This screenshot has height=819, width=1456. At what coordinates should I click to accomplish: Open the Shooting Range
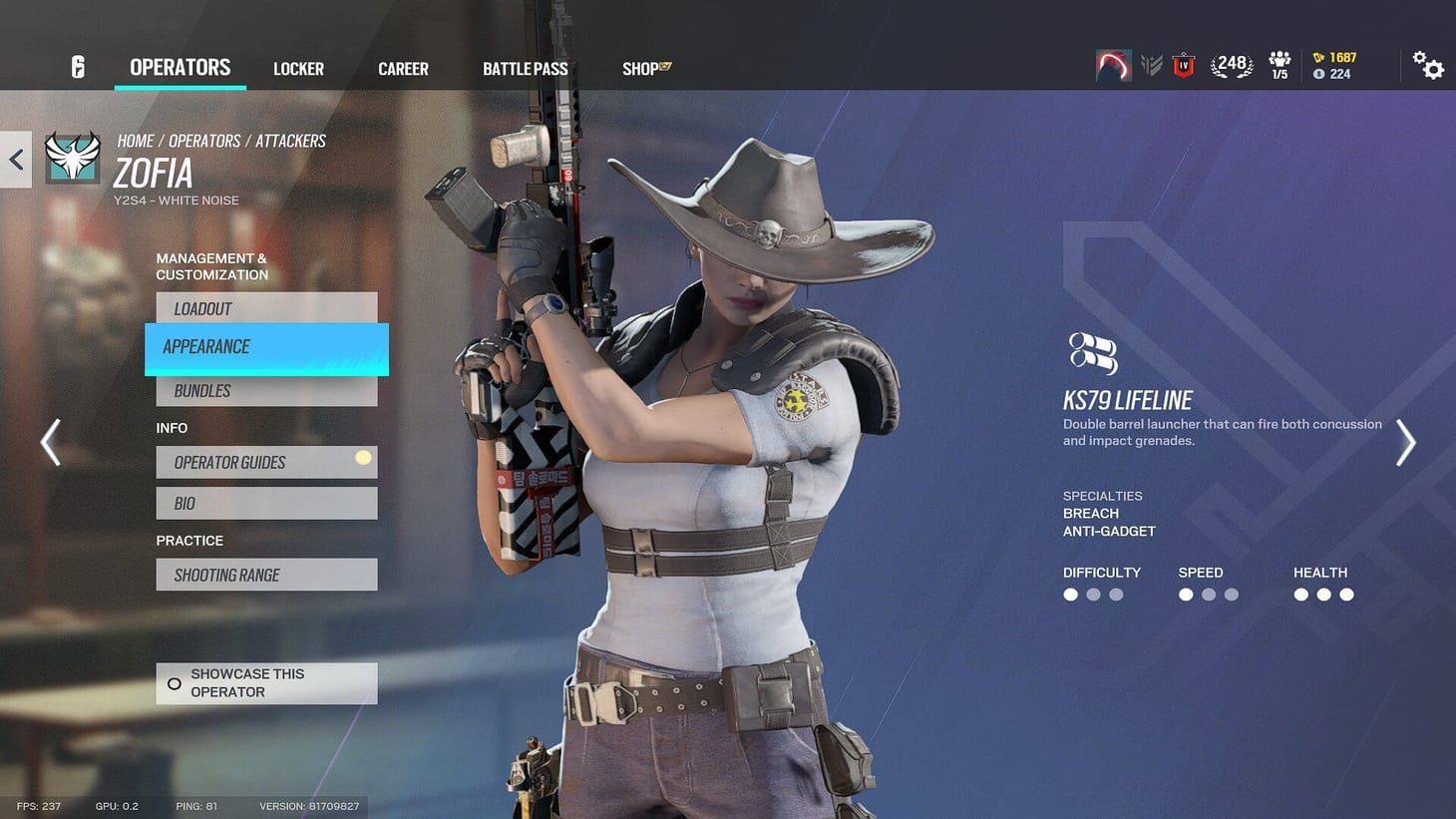pyautogui.click(x=266, y=574)
